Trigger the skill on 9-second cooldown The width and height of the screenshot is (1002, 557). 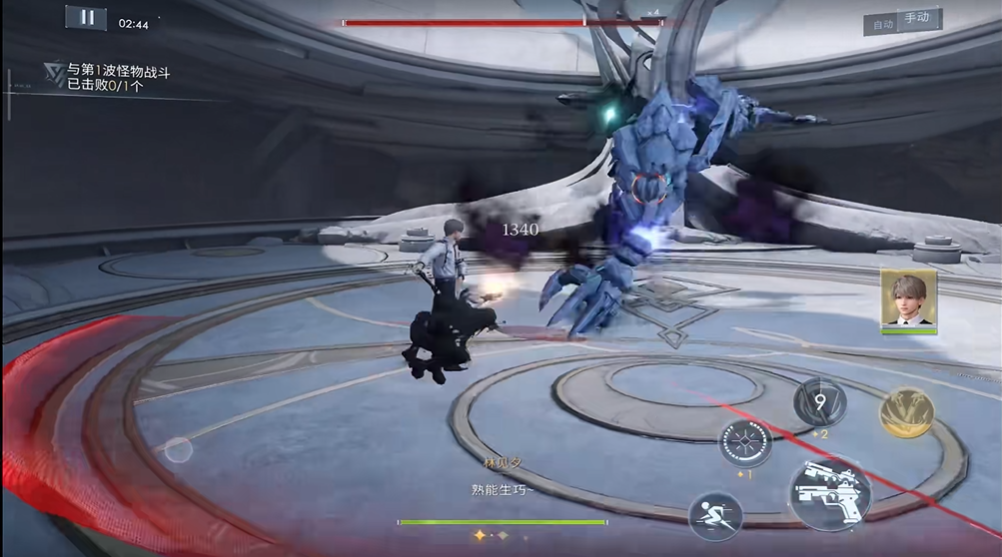point(820,403)
